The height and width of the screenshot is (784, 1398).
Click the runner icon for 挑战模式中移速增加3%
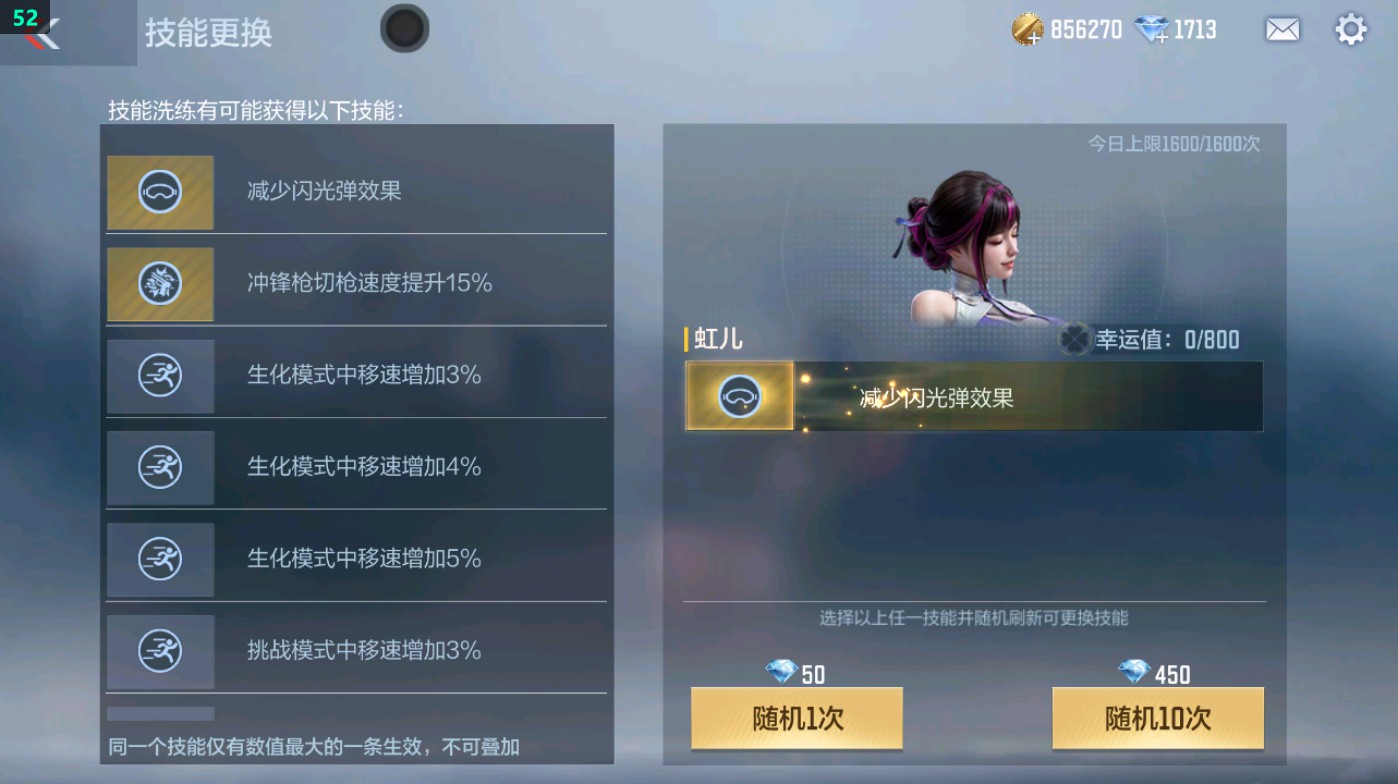pyautogui.click(x=160, y=651)
